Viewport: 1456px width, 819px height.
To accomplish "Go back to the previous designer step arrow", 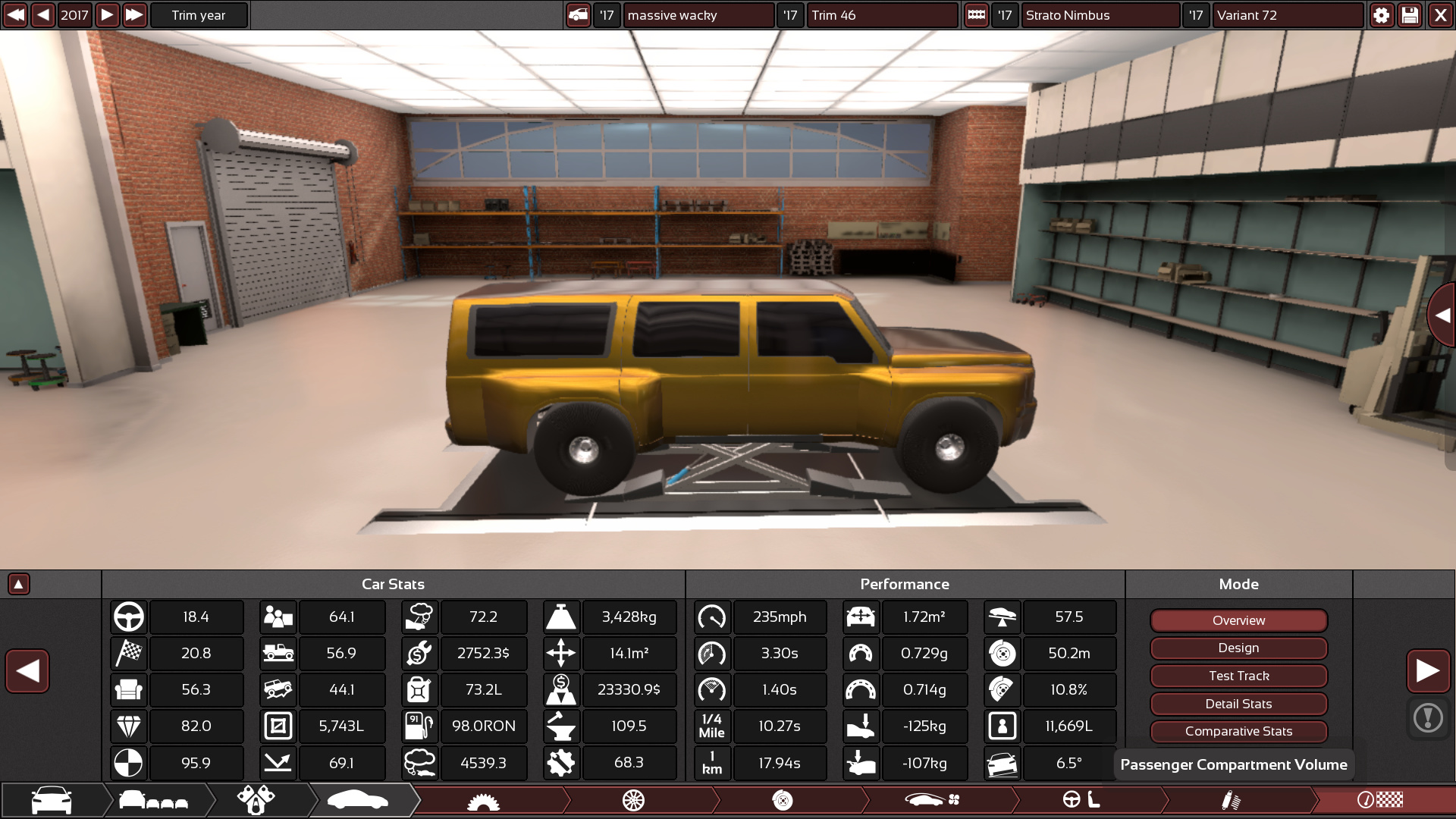I will pos(27,671).
